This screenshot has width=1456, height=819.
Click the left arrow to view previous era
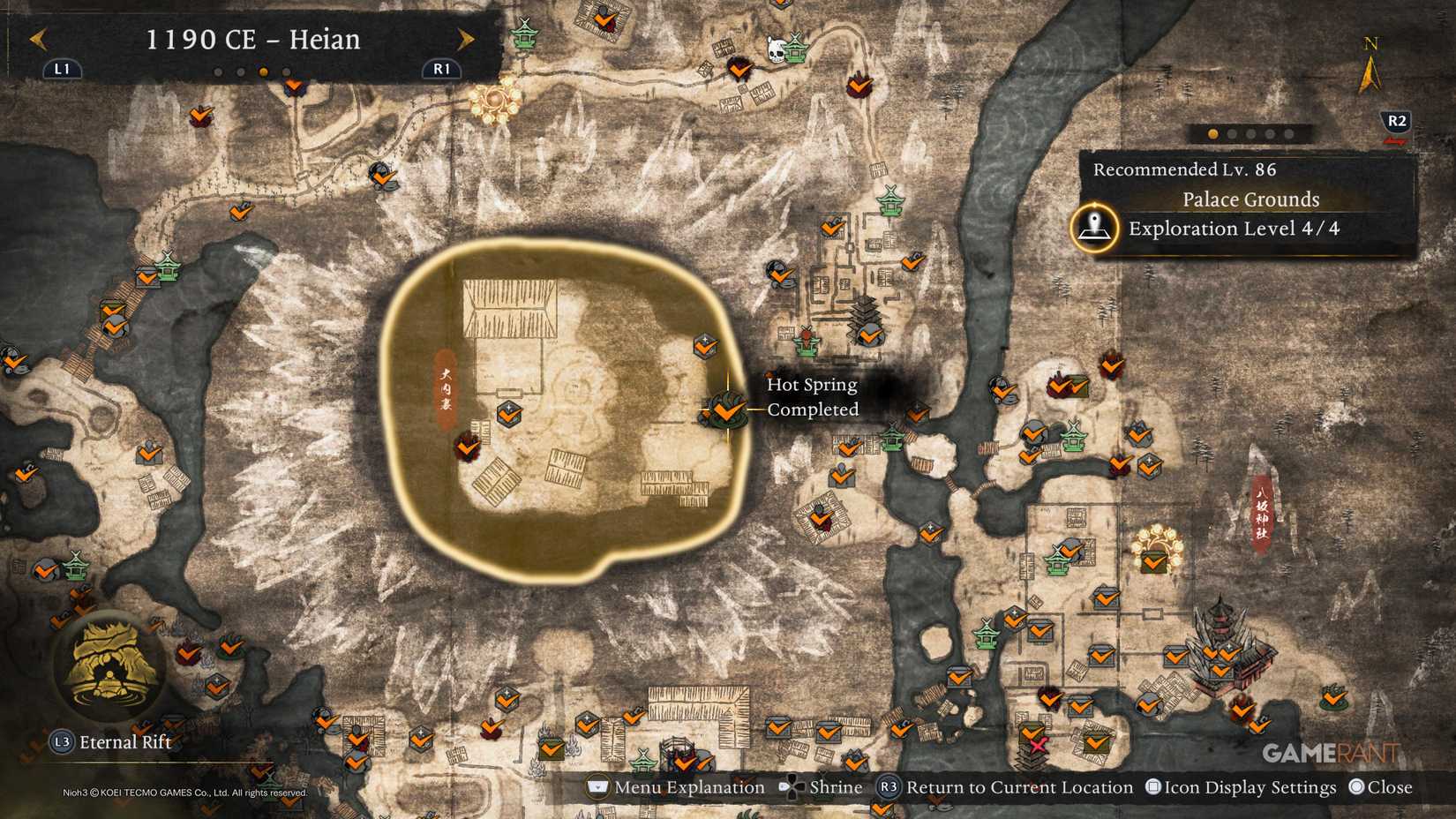(x=37, y=40)
